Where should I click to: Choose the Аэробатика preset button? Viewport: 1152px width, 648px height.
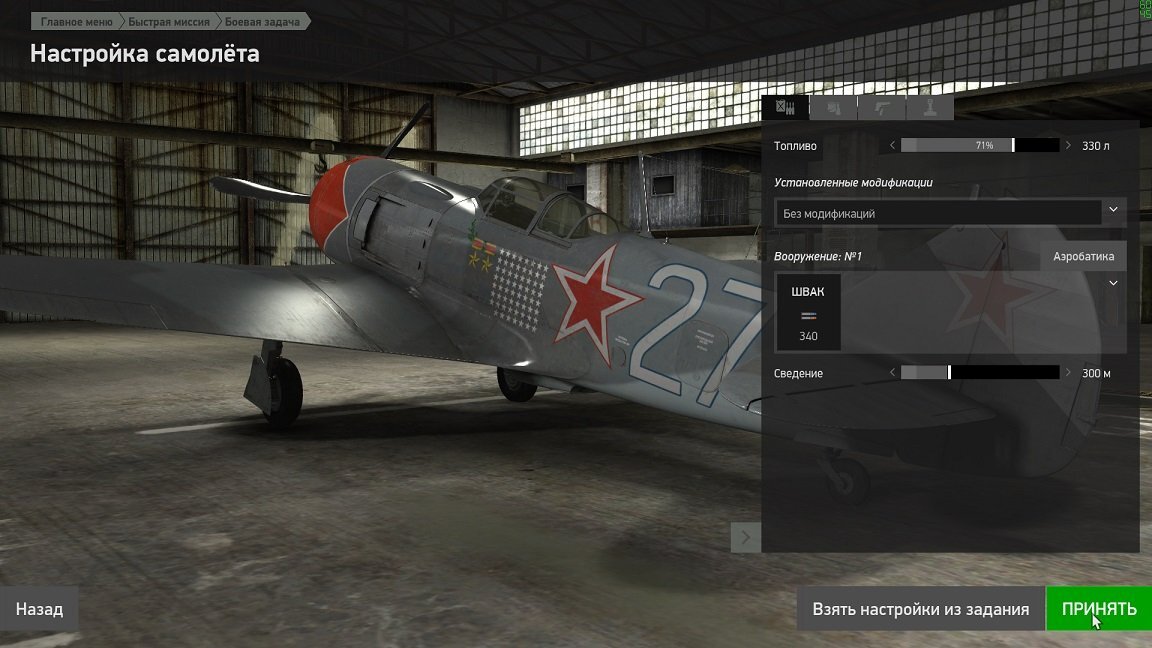pos(1083,256)
